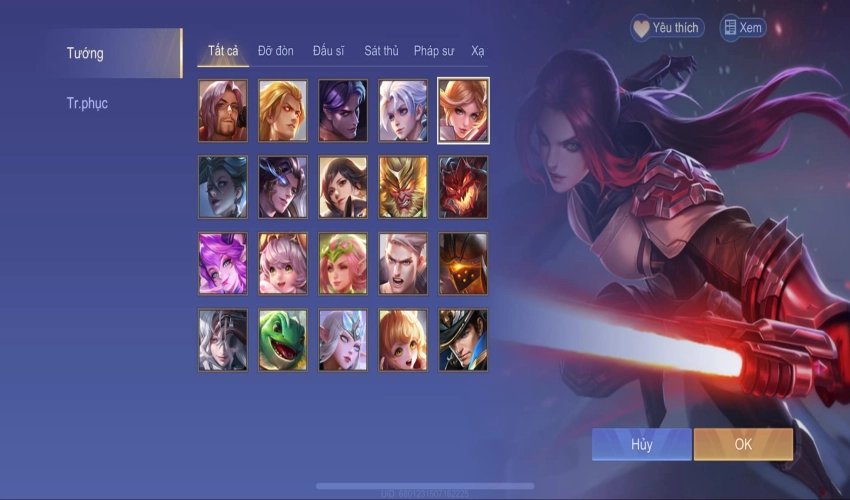This screenshot has height=500, width=850.
Task: Open the Tr.phục skins section
Action: 87,103
